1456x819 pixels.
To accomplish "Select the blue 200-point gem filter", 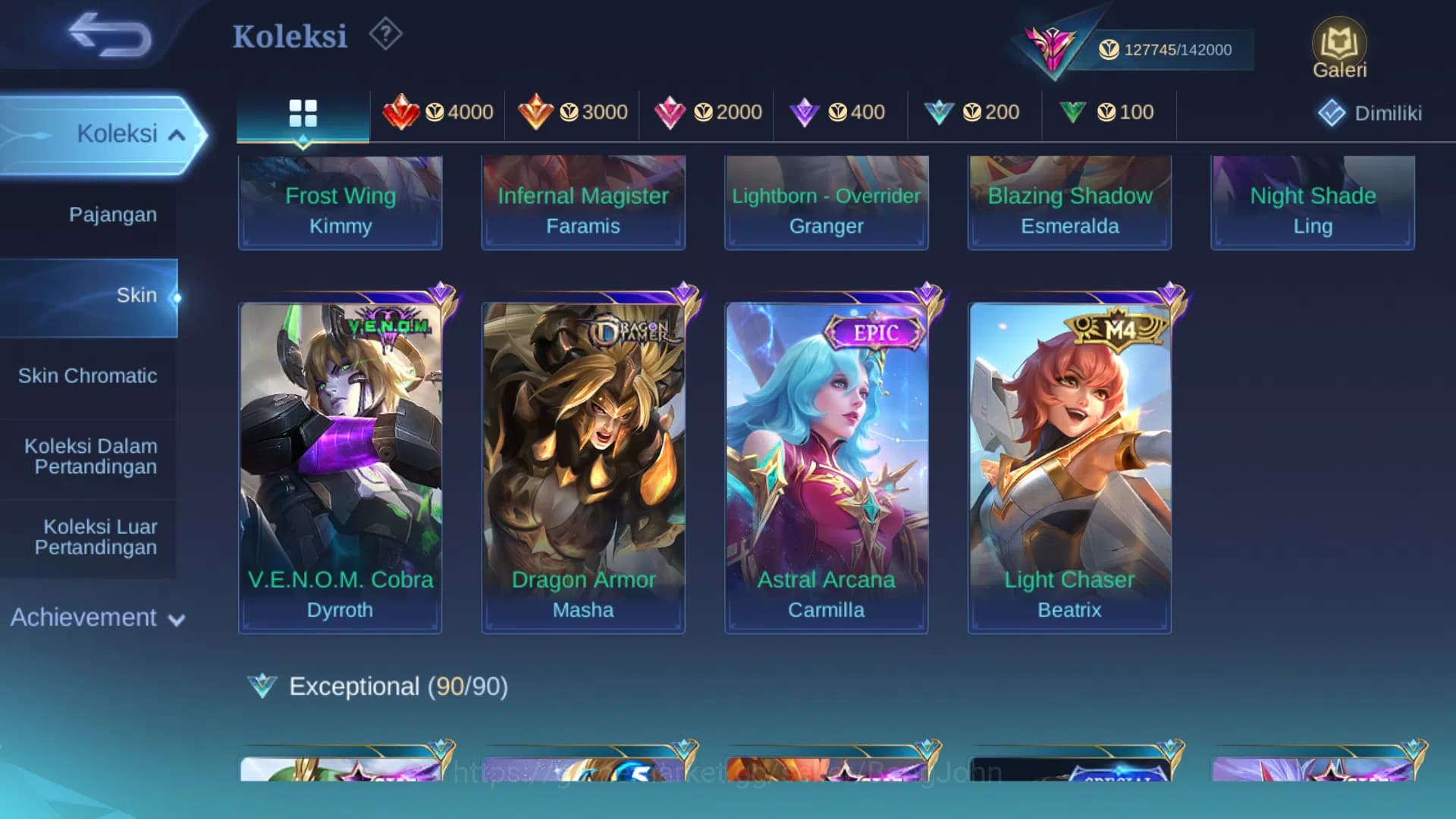I will 973,112.
